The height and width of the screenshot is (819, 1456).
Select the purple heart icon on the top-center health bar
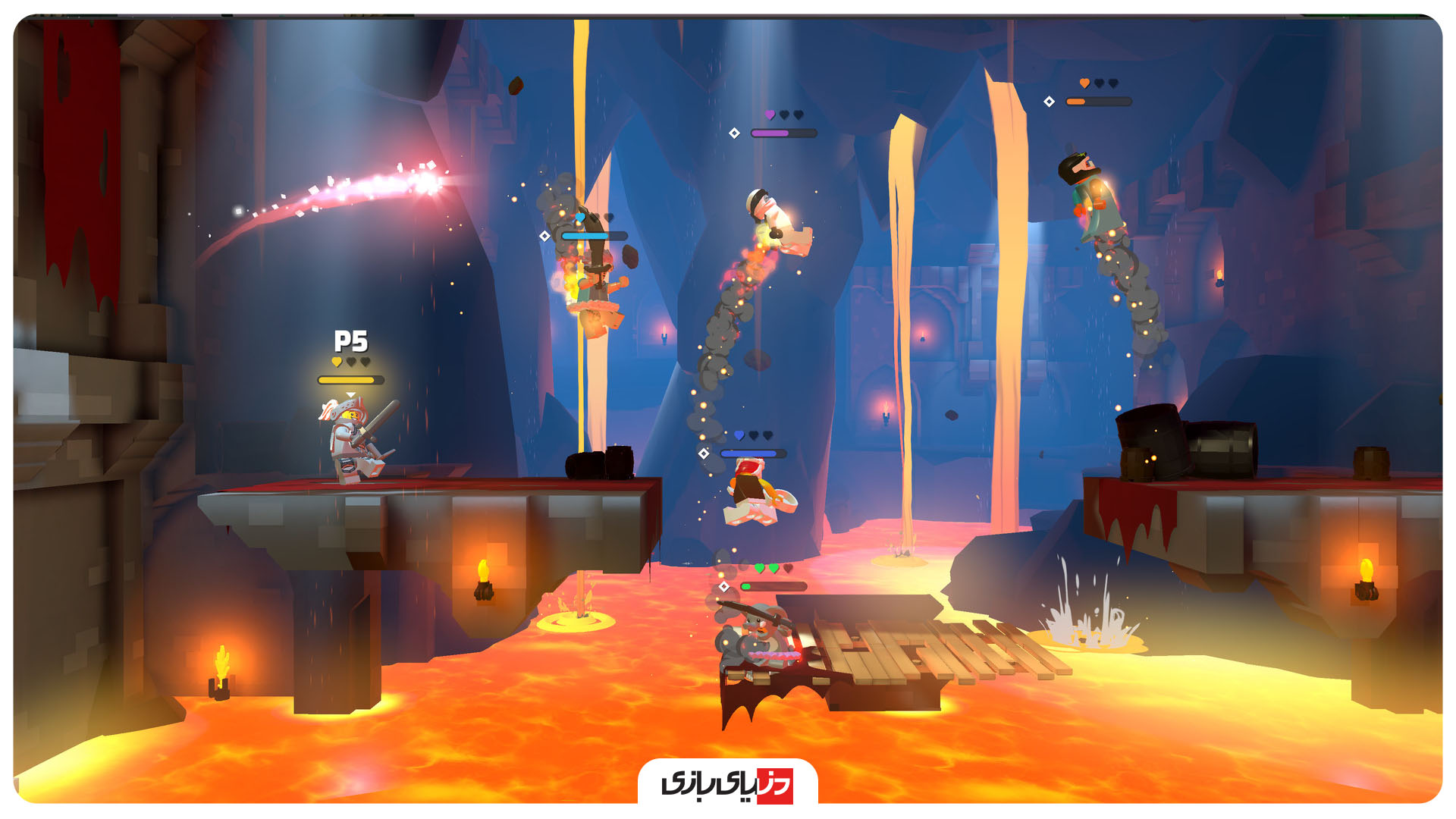(x=770, y=115)
